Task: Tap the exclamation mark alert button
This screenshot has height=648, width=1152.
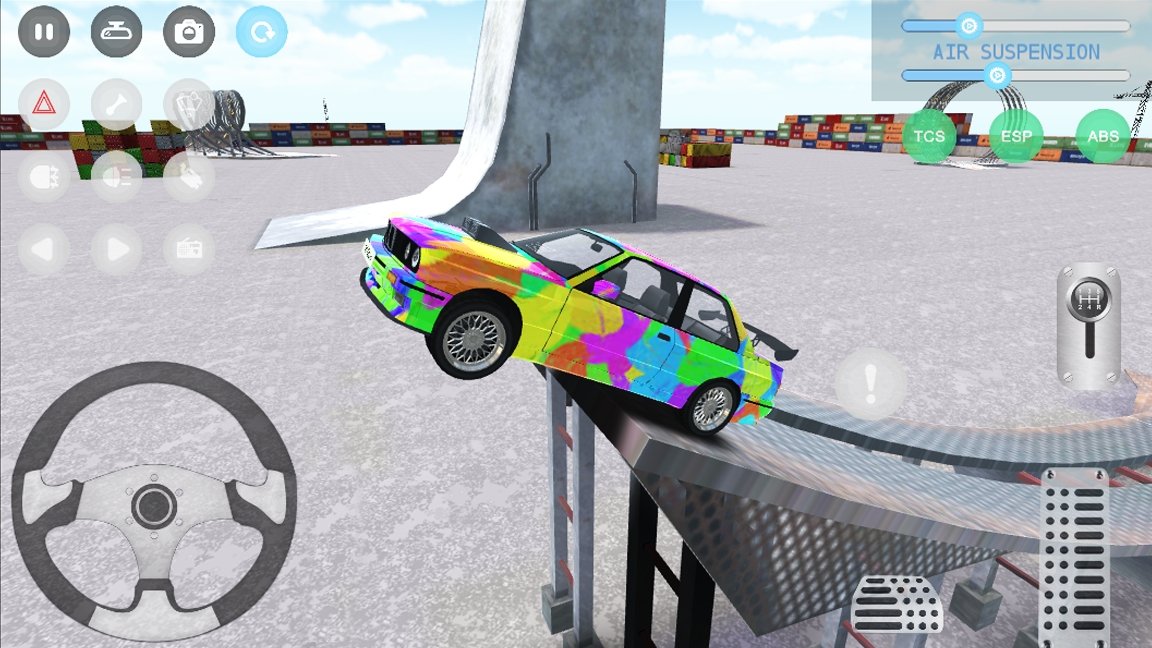Action: (x=871, y=383)
